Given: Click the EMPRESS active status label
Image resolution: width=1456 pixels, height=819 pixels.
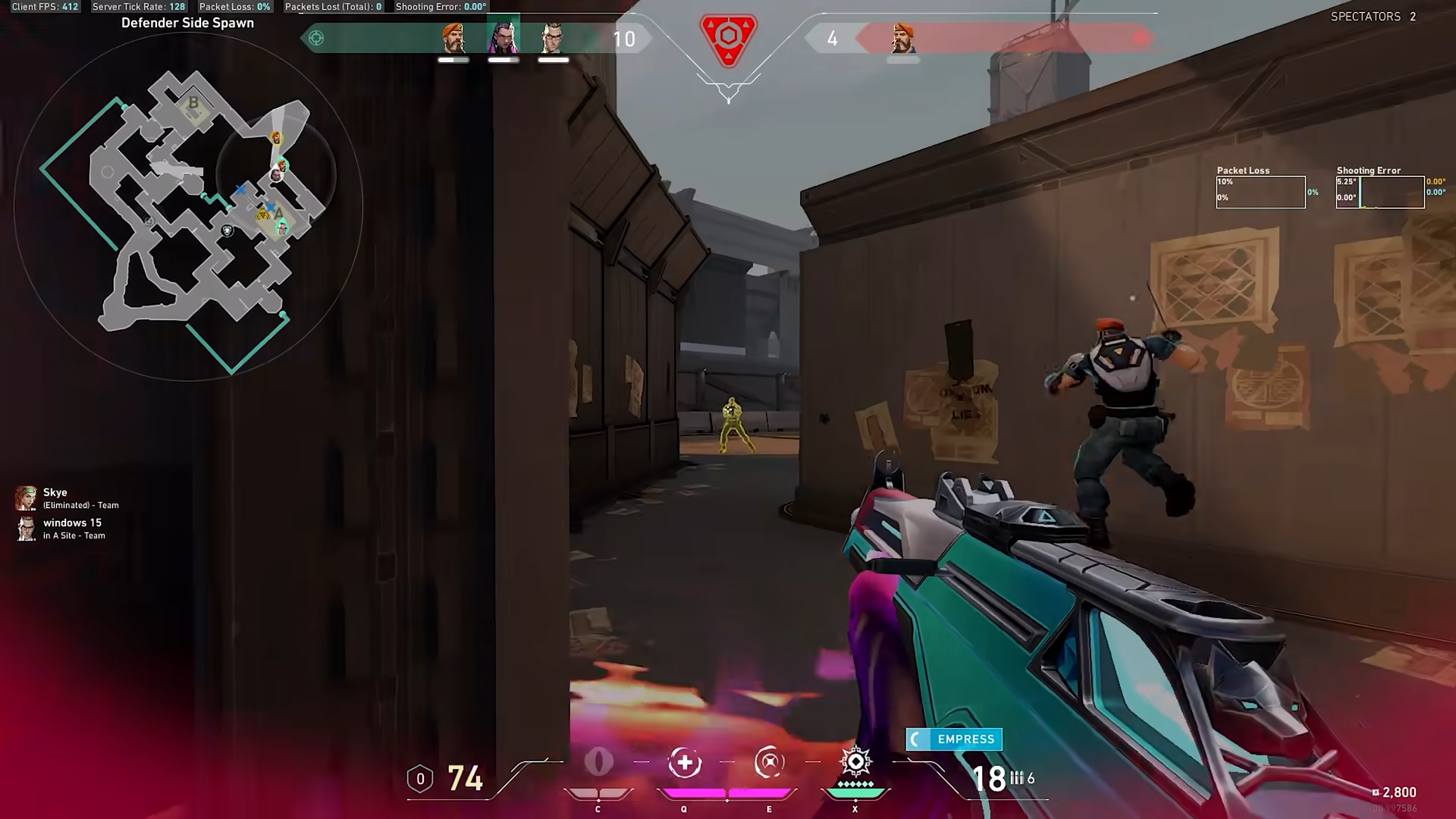Looking at the screenshot, I should coord(954,739).
